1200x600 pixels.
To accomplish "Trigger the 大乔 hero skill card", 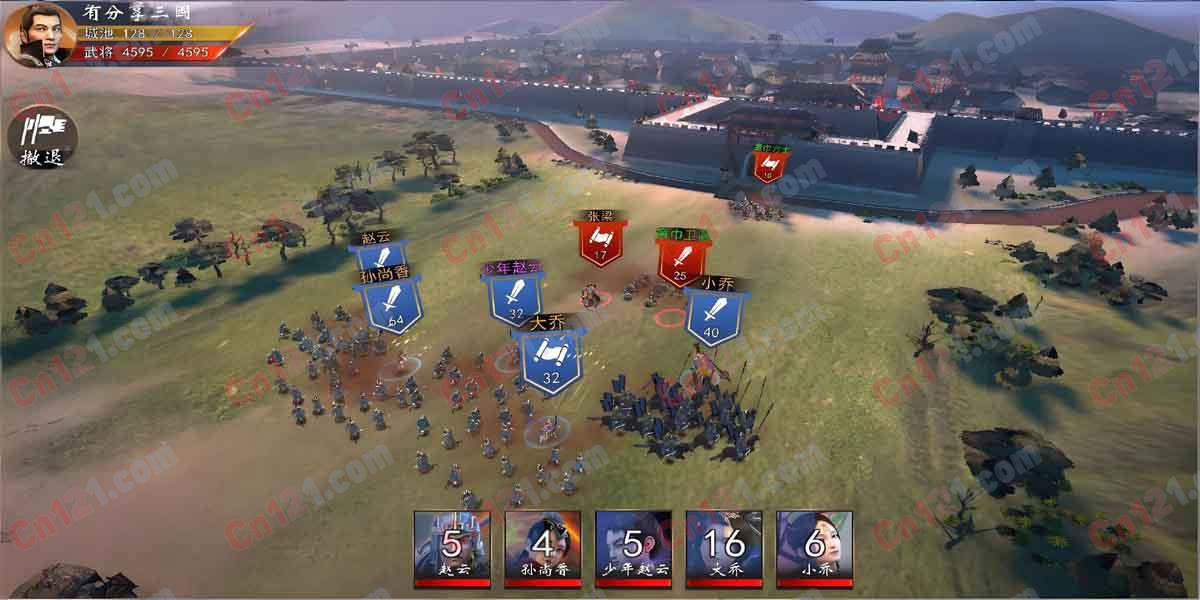I will (x=724, y=548).
